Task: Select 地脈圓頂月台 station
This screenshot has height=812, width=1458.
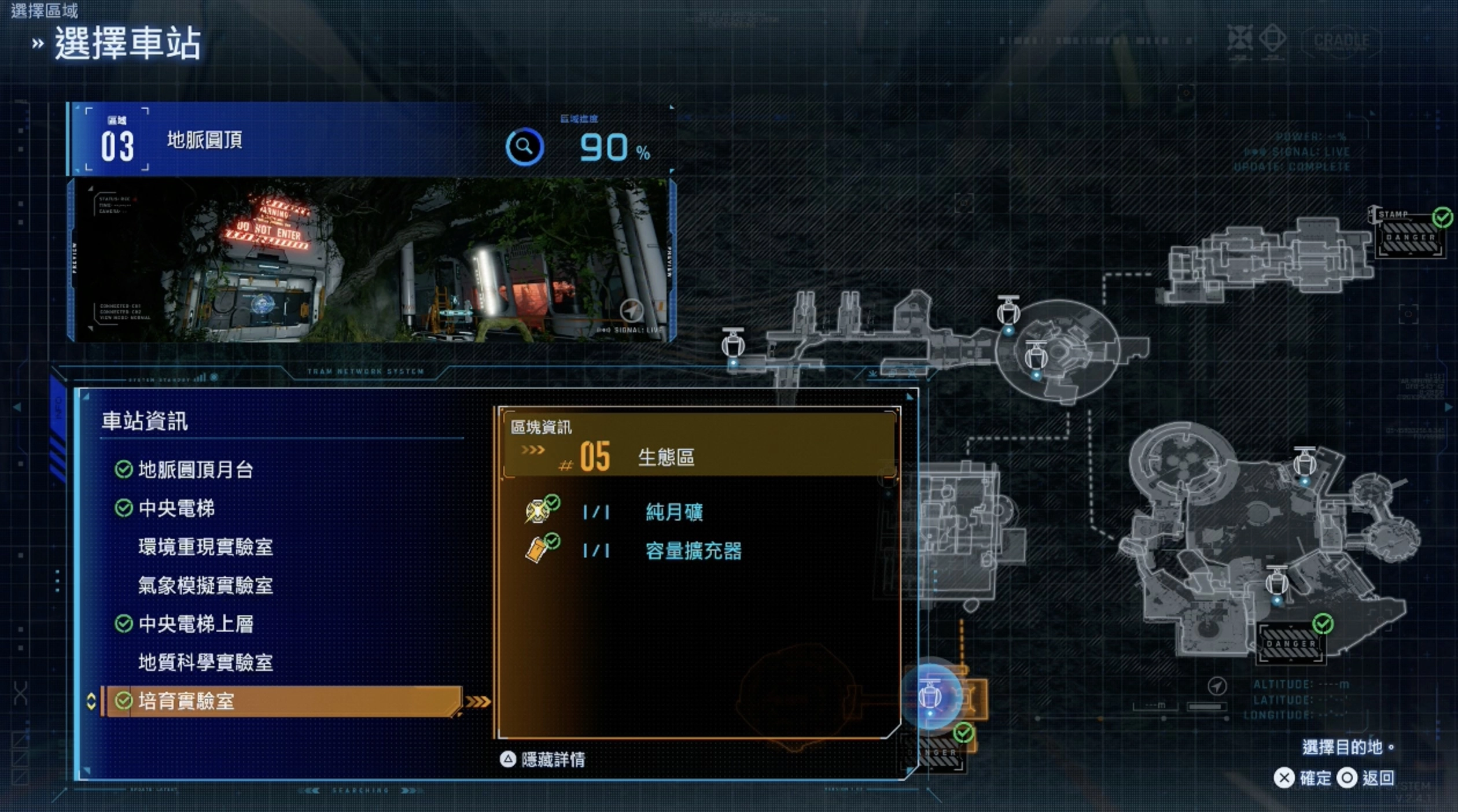Action: [x=195, y=470]
